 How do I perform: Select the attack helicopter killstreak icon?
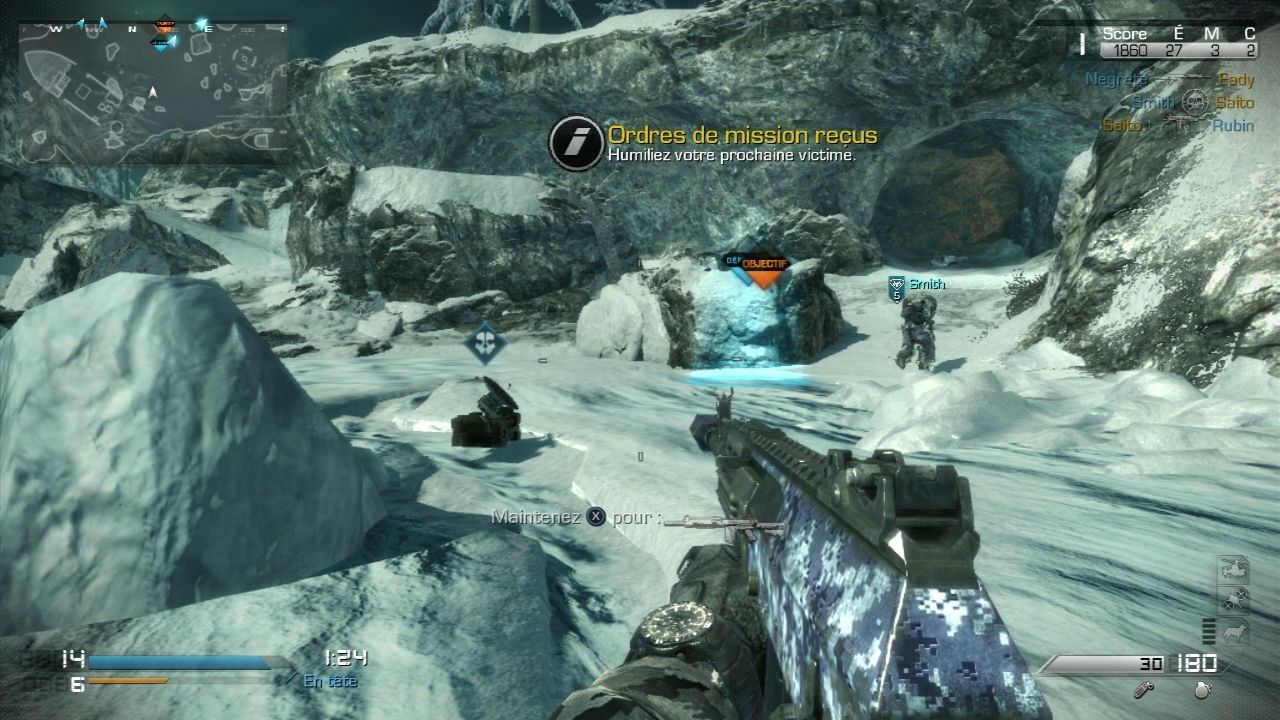1234,567
